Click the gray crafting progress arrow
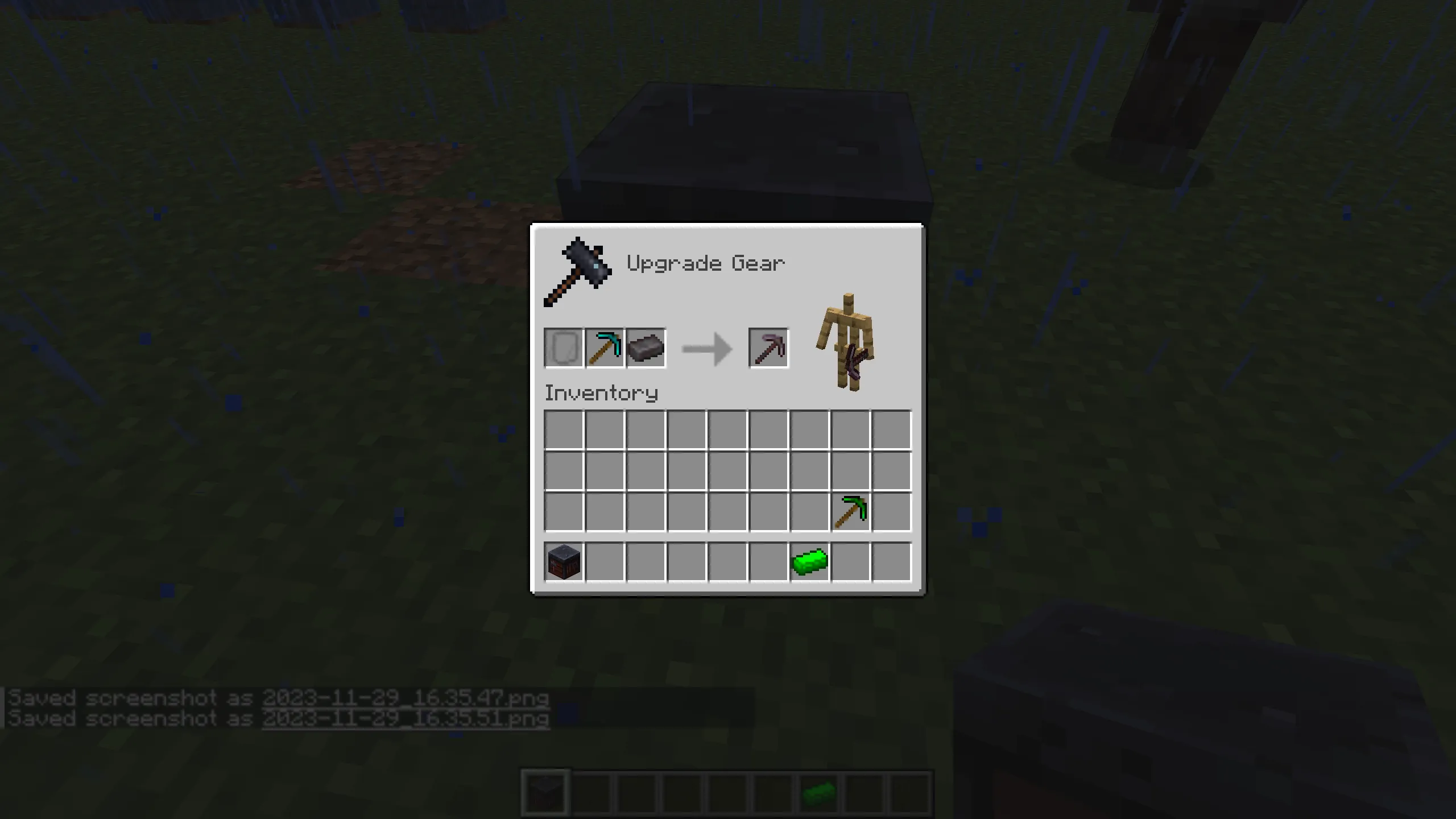Image resolution: width=1456 pixels, height=819 pixels. (x=705, y=348)
